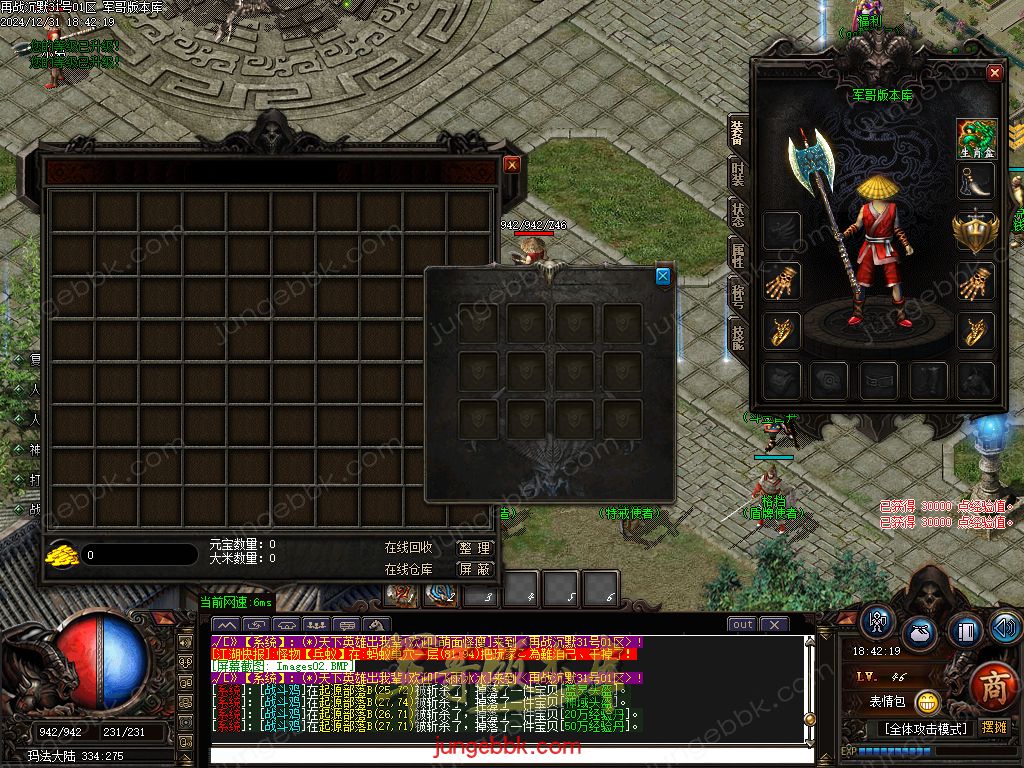This screenshot has height=768, width=1024.
Task: Click the 摆摊 stall button
Action: (995, 728)
